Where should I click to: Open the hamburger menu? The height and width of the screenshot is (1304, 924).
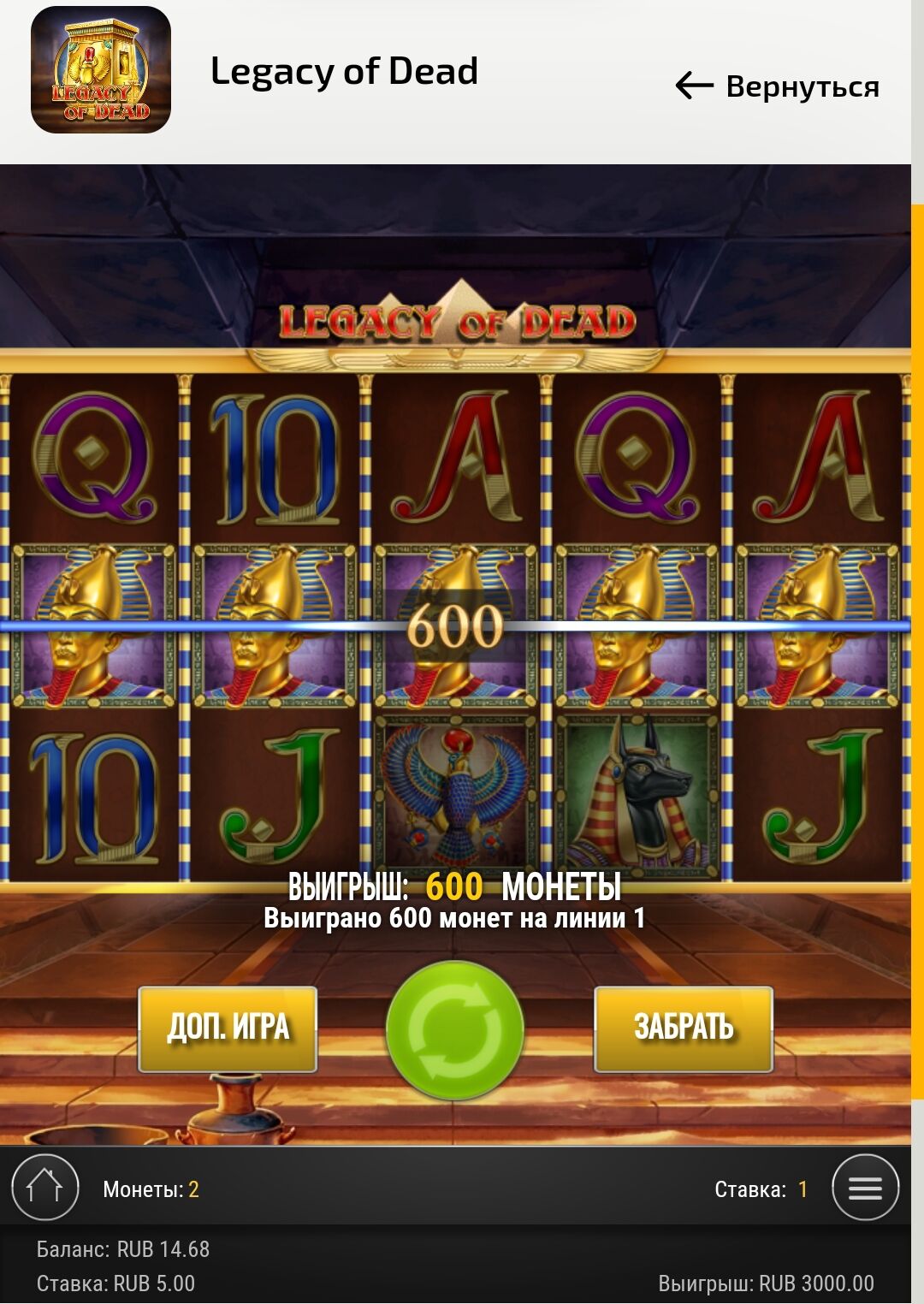(865, 1188)
